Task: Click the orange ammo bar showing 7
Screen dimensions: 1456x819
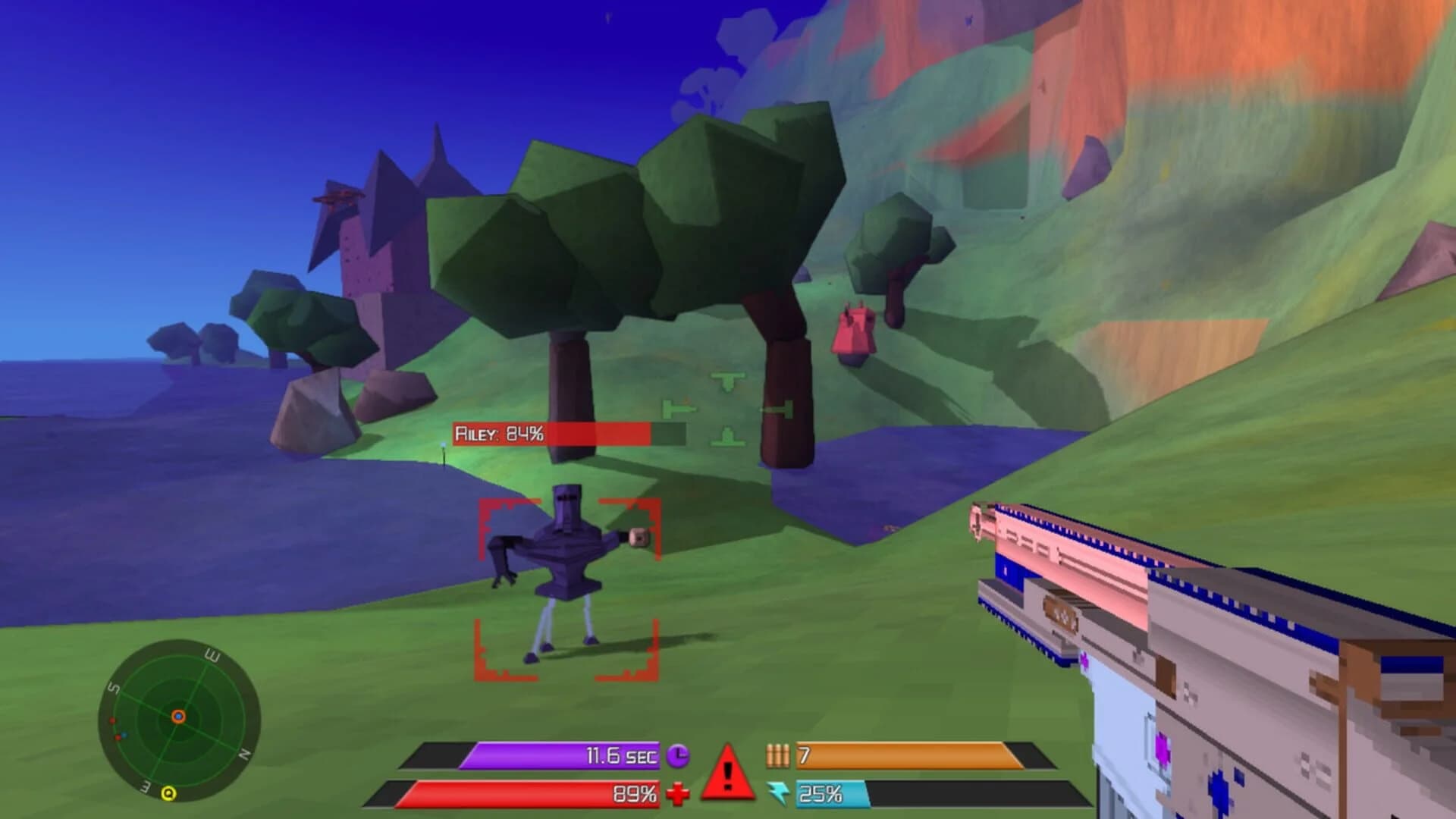Action: 910,755
